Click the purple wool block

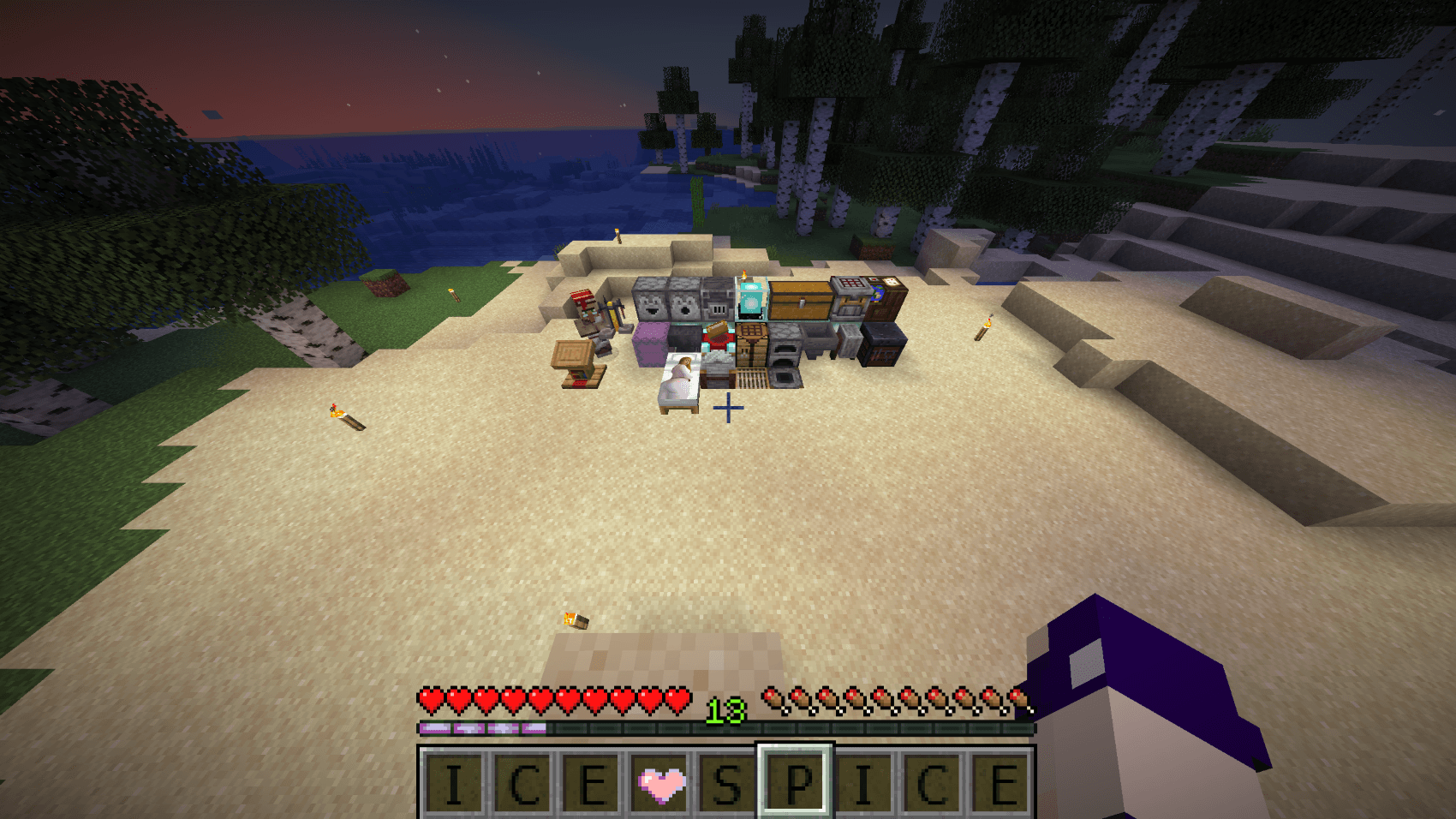coord(648,343)
